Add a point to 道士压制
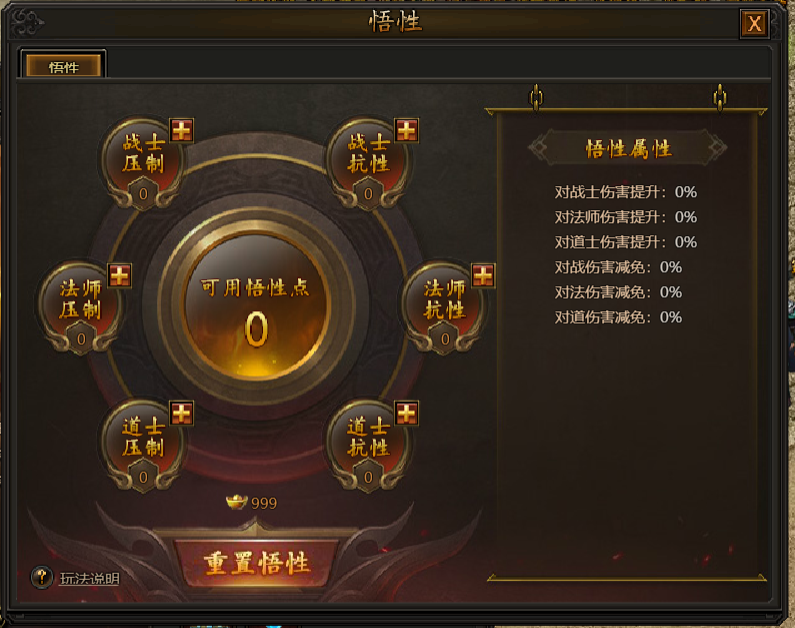The height and width of the screenshot is (628, 795). (x=181, y=413)
